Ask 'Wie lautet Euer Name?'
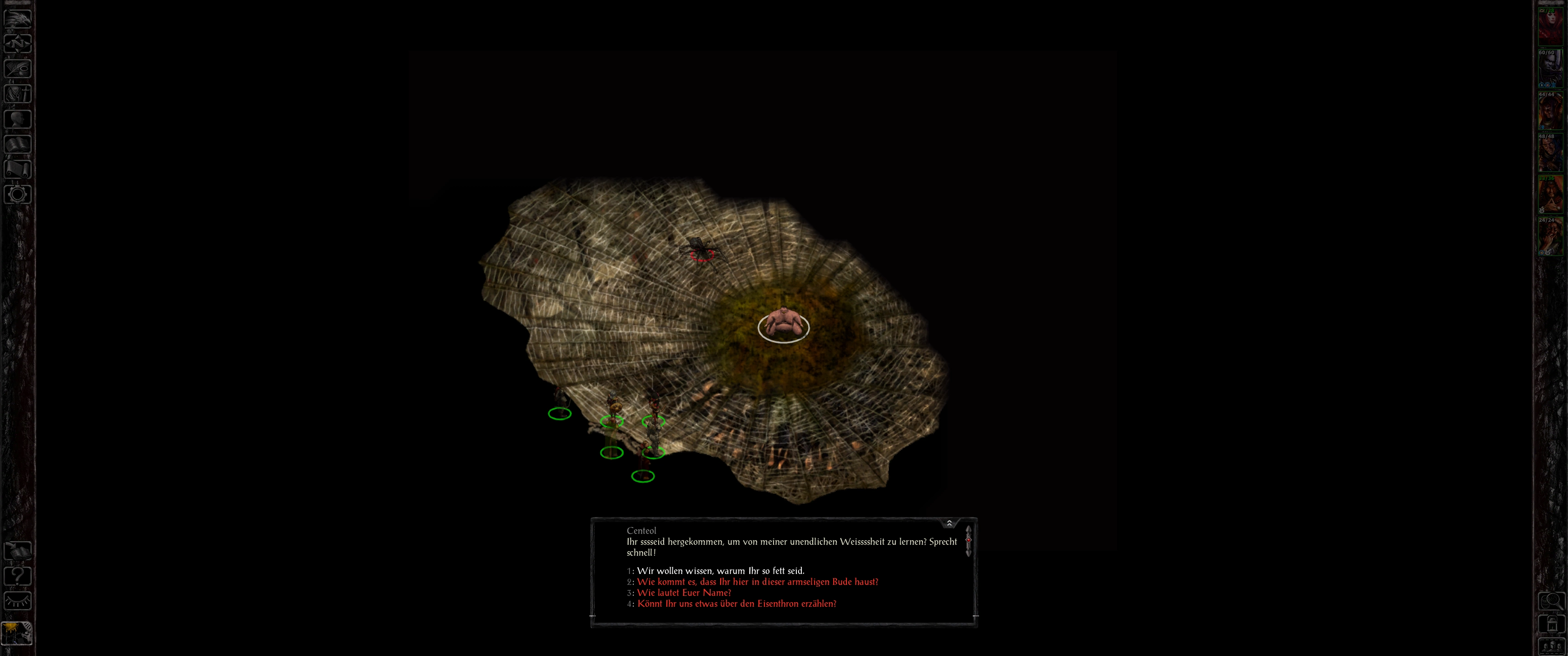Viewport: 1568px width, 656px height. click(x=684, y=593)
